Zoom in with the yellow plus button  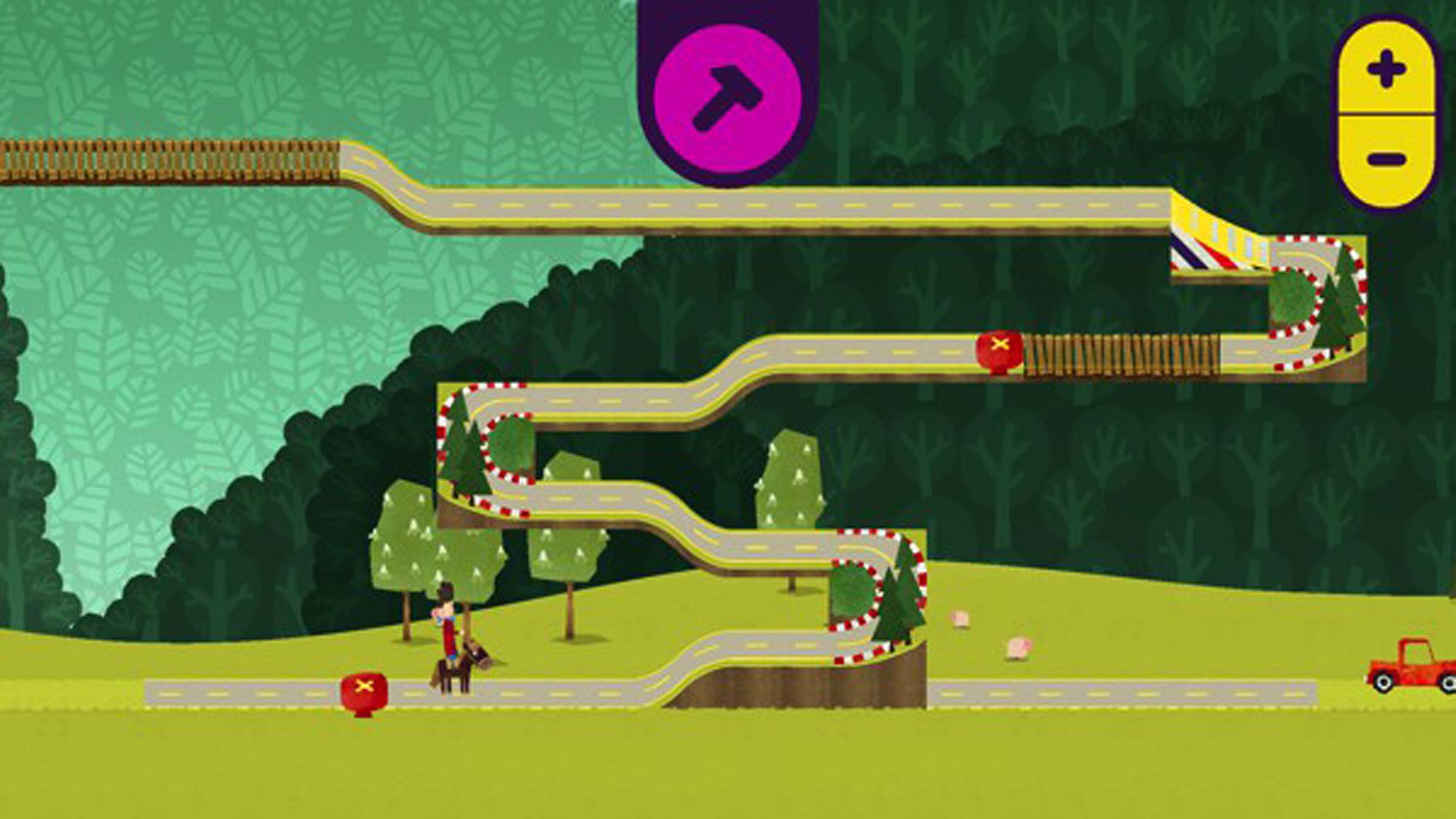coord(1386,69)
